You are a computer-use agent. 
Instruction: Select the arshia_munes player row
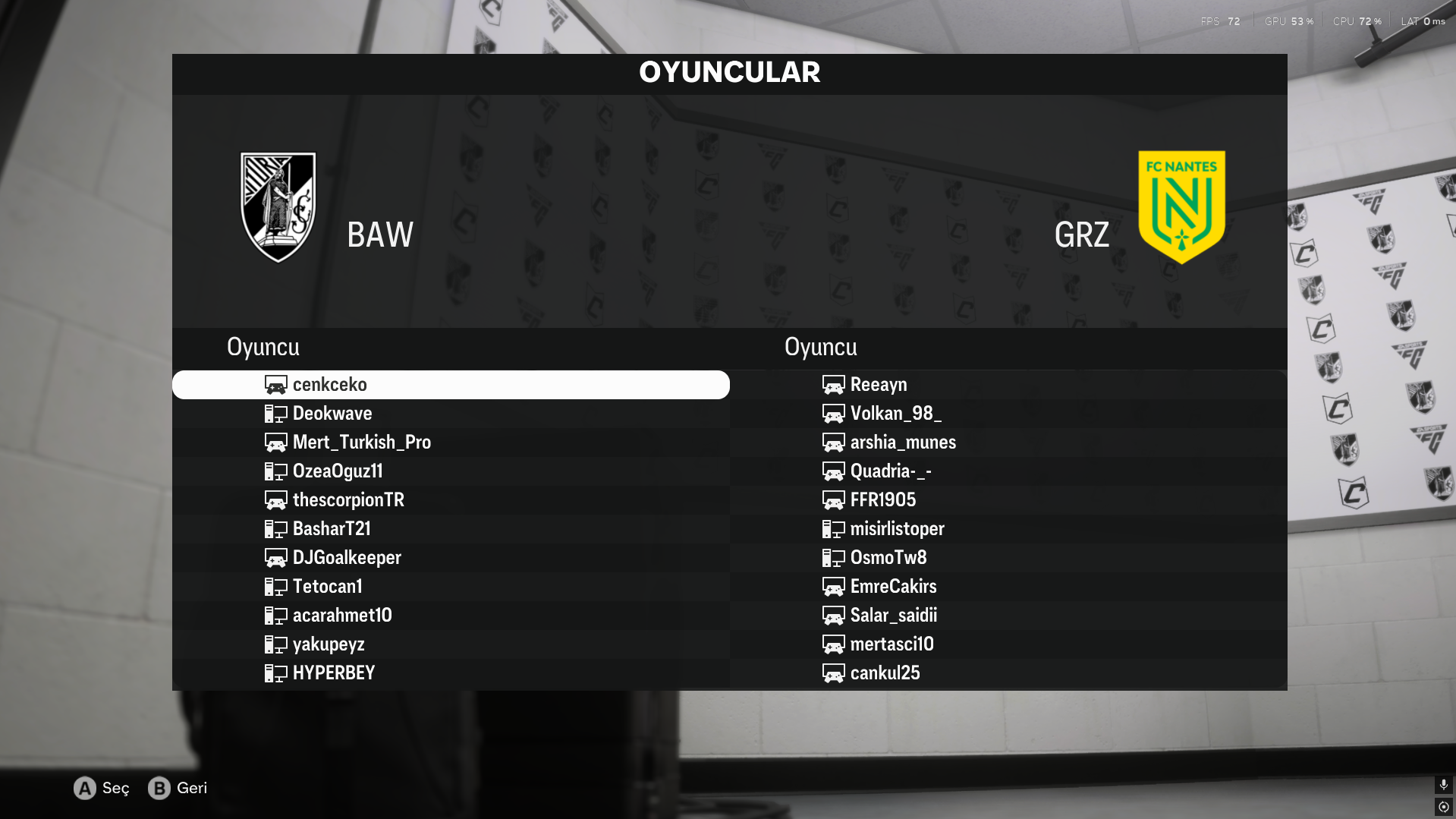tap(903, 443)
